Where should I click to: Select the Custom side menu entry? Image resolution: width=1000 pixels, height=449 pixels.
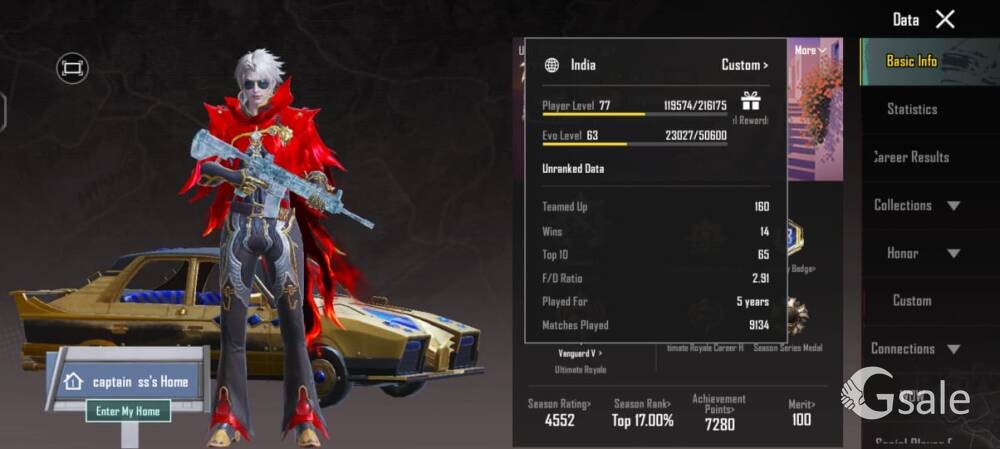[x=911, y=300]
